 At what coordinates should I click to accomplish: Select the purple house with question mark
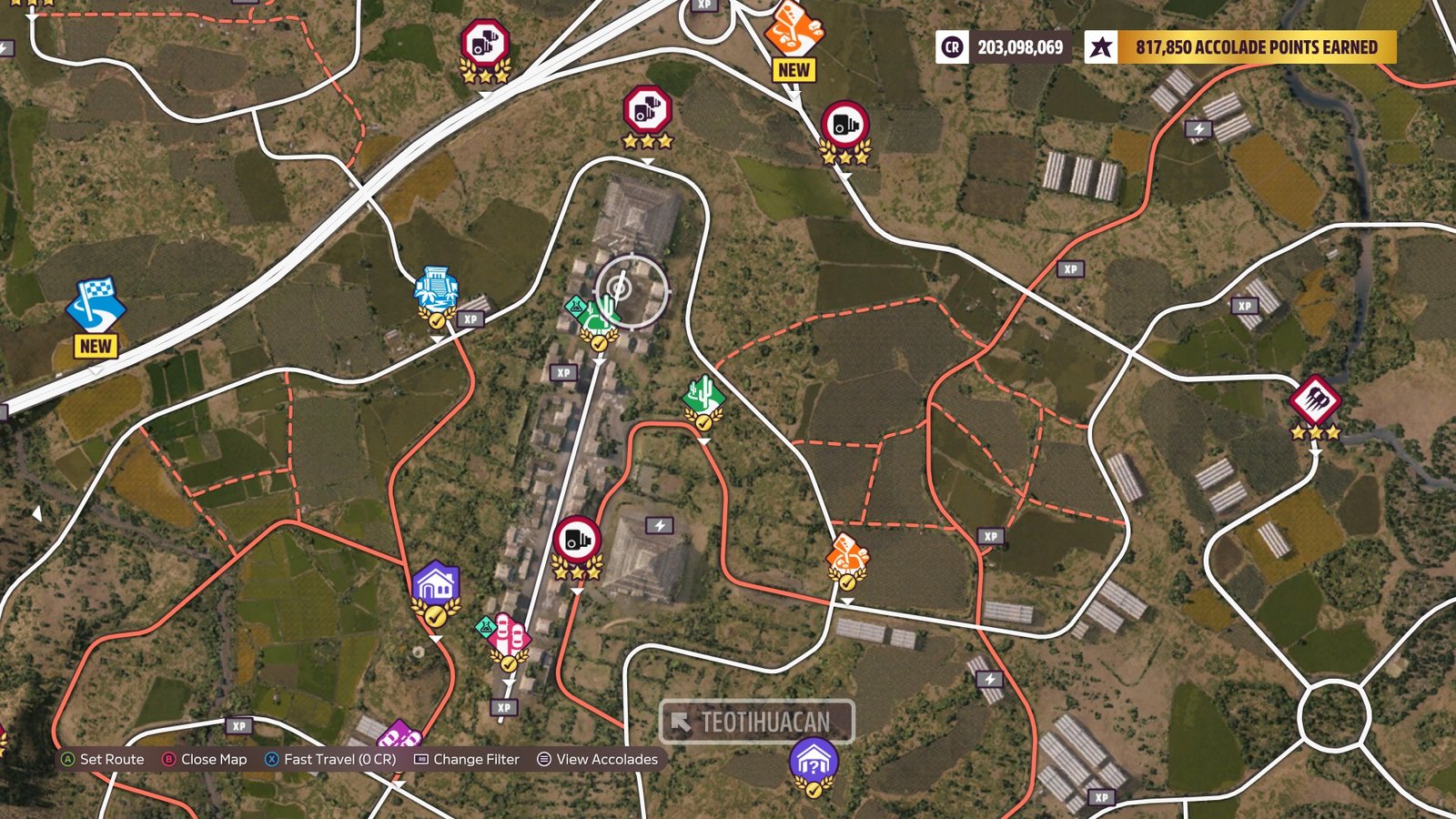813,757
